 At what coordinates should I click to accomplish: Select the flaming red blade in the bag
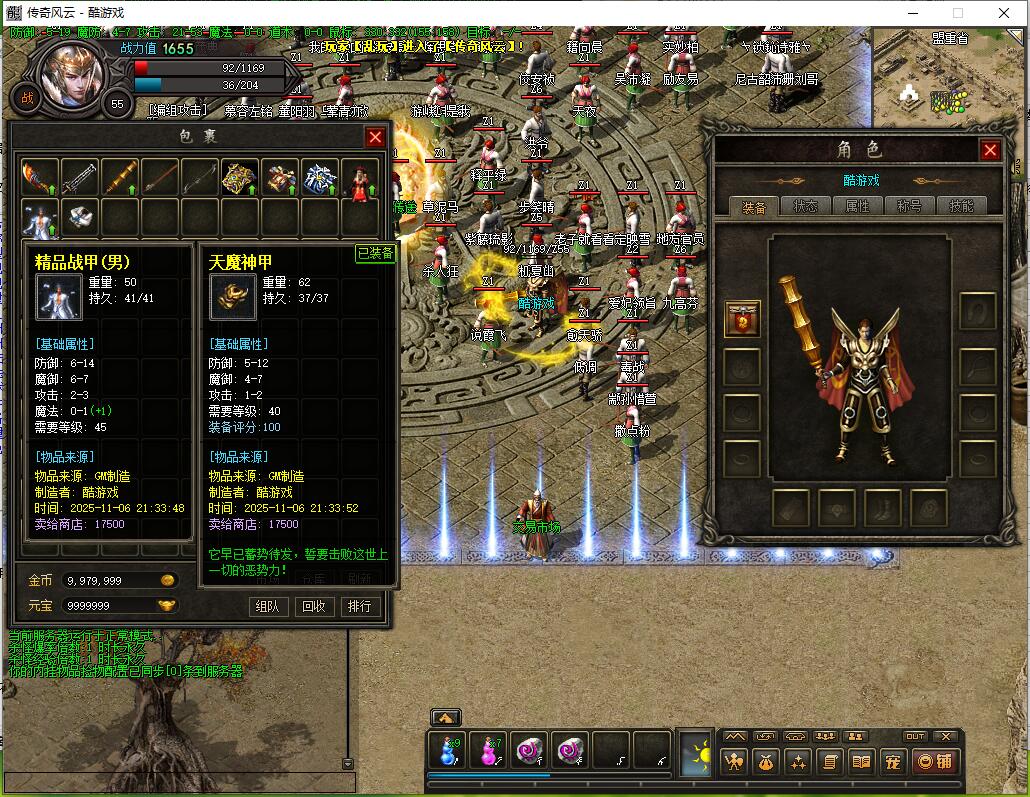[40, 178]
